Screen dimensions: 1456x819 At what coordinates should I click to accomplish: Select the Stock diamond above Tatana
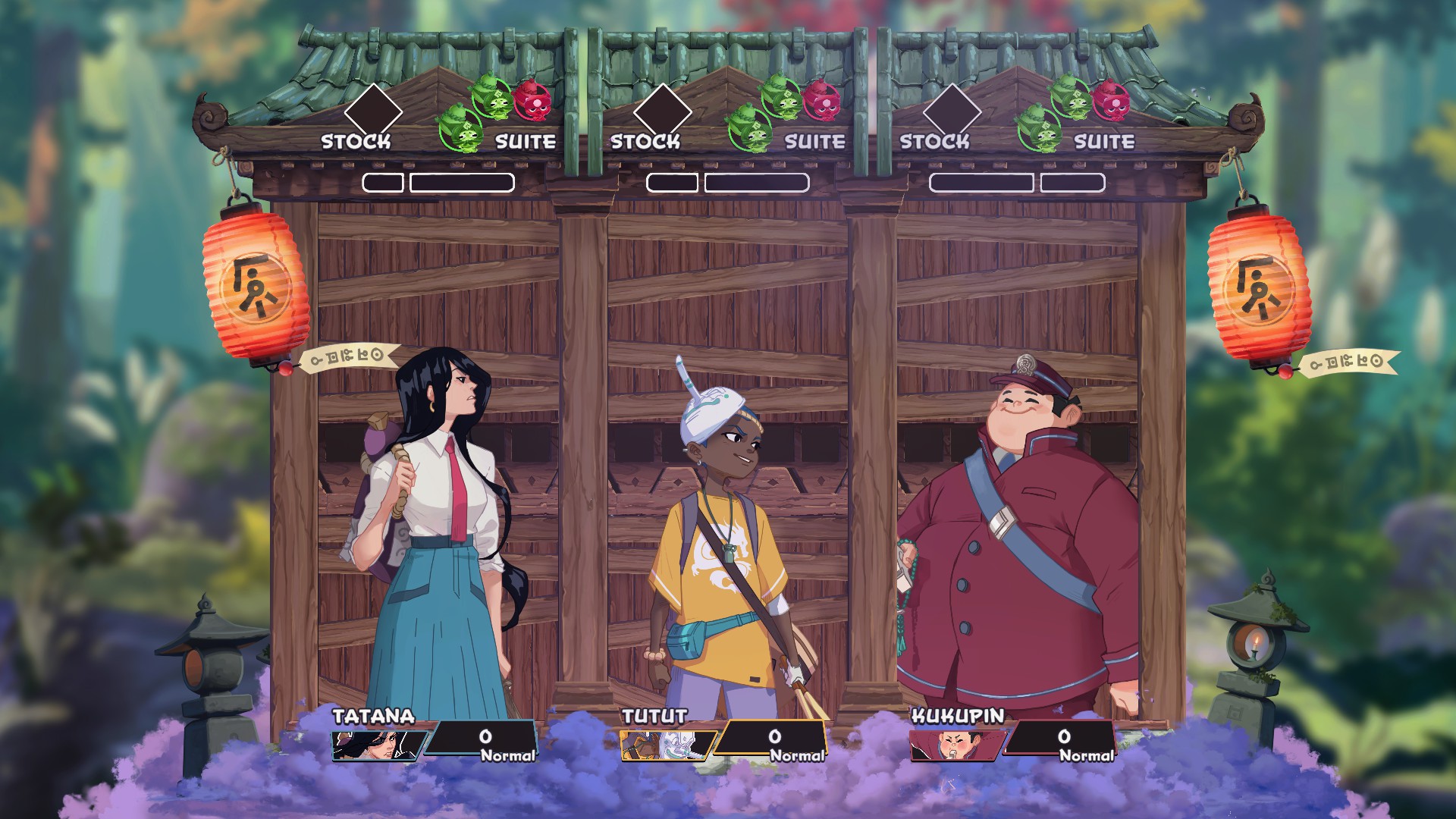tap(372, 111)
